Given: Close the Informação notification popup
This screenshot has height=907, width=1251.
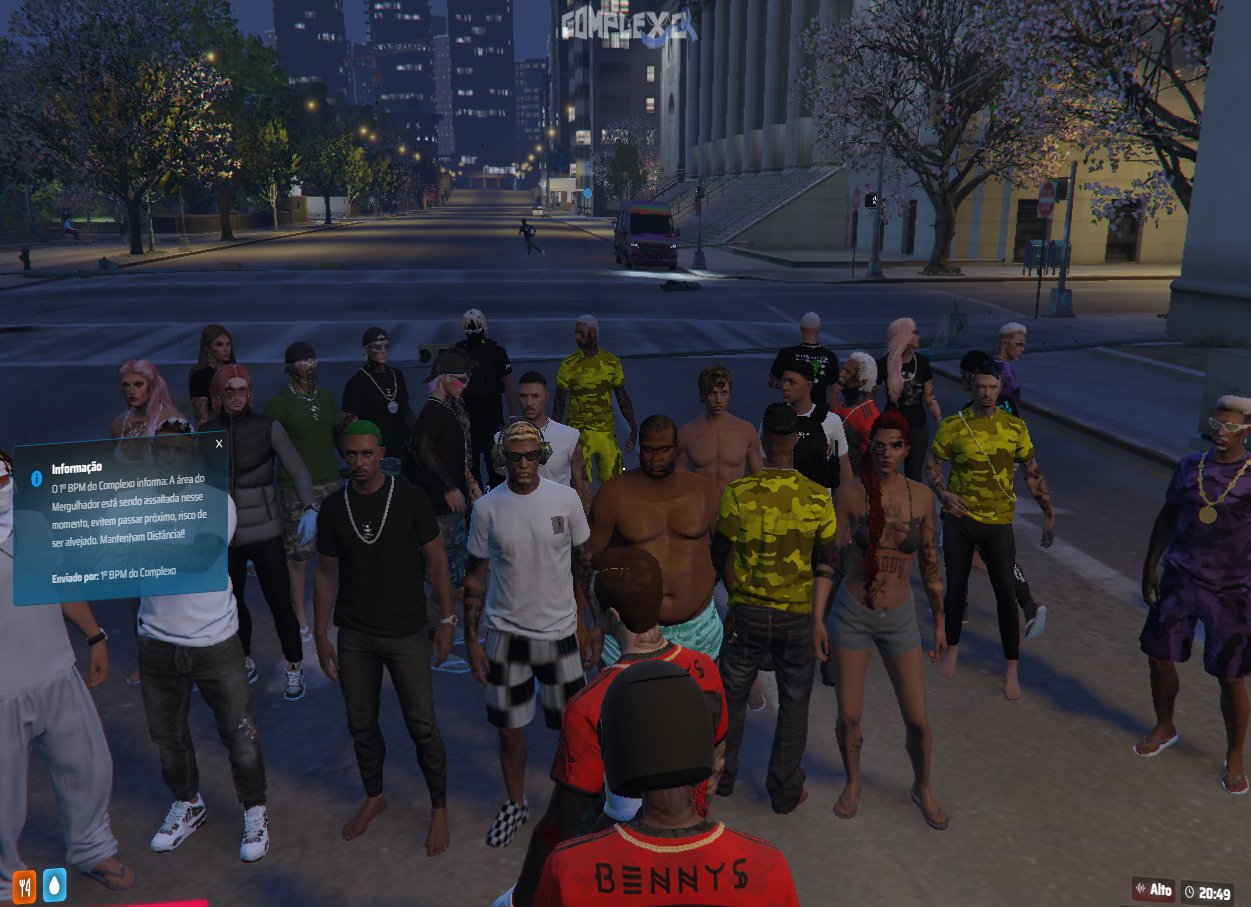Looking at the screenshot, I should (219, 443).
